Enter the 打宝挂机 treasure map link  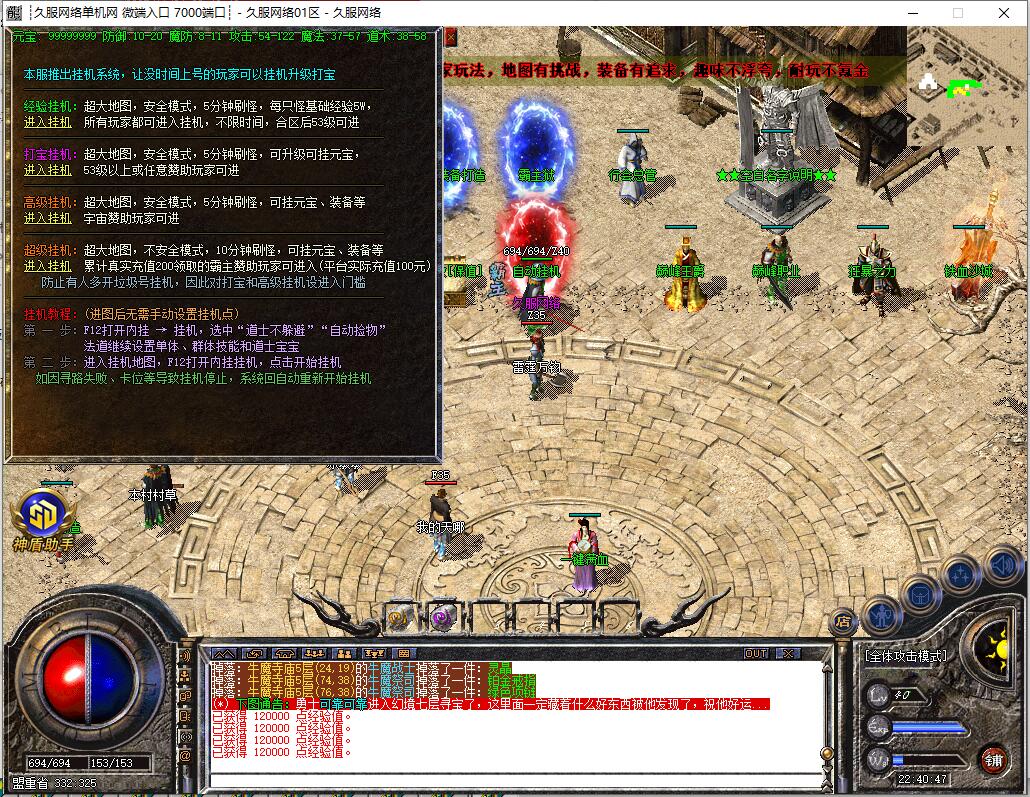[47, 170]
